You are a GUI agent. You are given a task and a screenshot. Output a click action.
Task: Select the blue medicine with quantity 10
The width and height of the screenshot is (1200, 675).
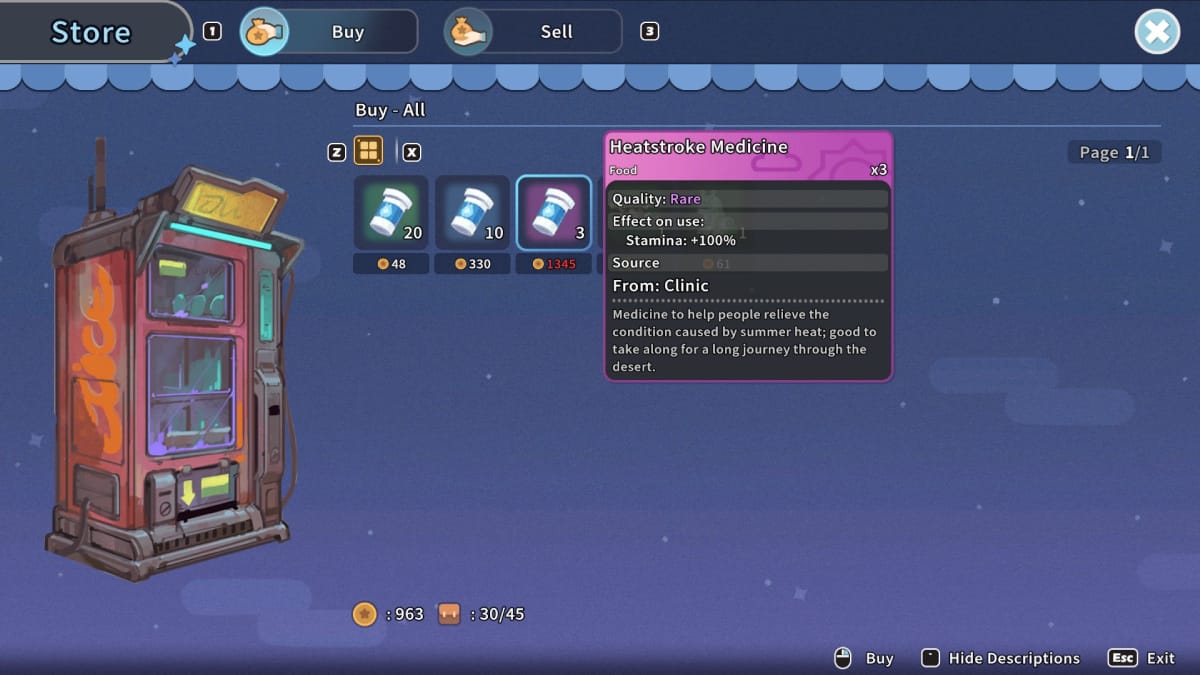click(472, 212)
